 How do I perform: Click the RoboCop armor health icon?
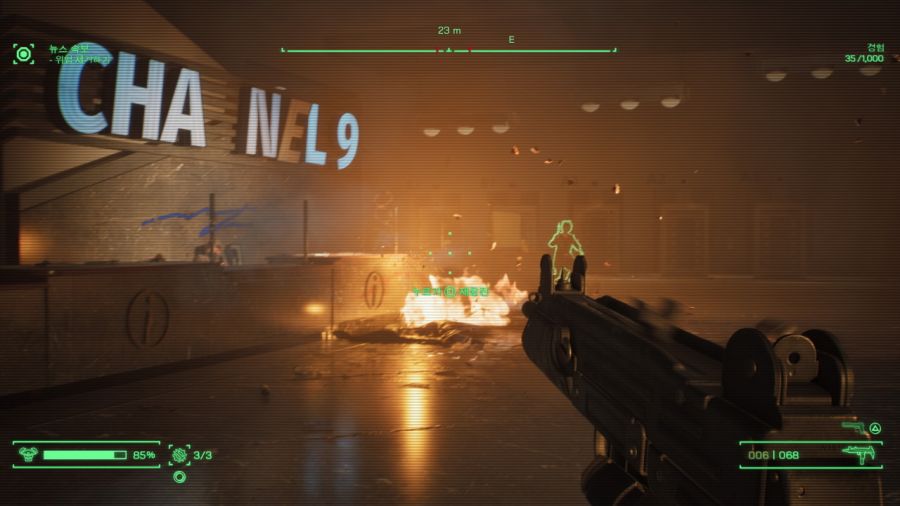pyautogui.click(x=28, y=455)
